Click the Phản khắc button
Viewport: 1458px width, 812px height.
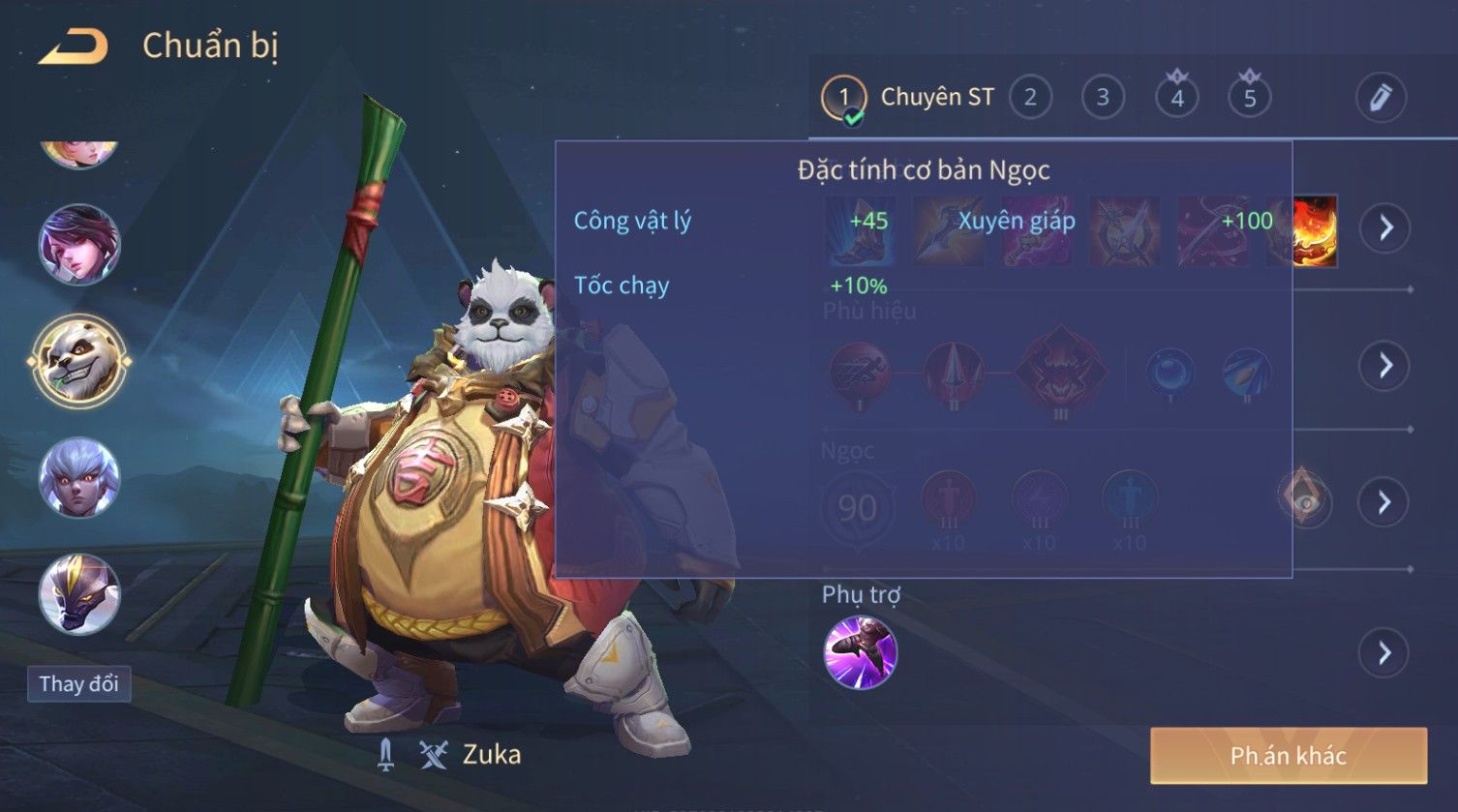point(1288,756)
